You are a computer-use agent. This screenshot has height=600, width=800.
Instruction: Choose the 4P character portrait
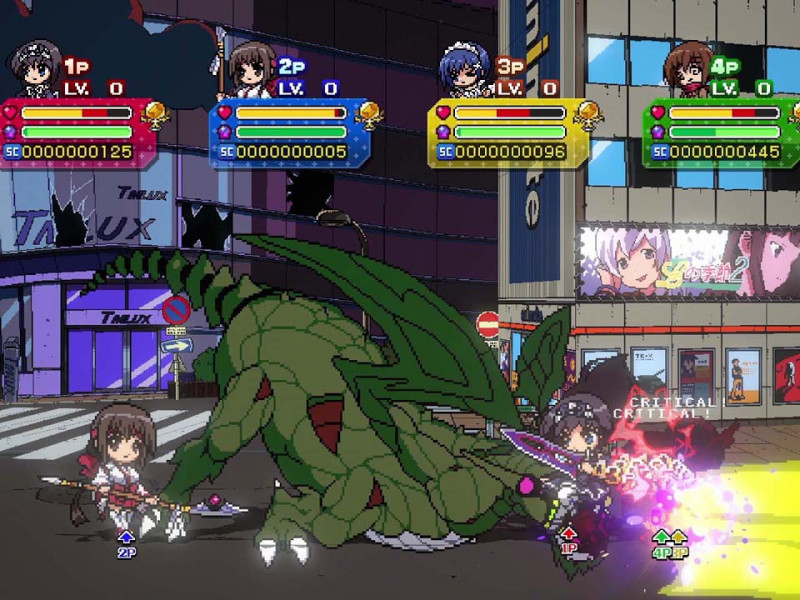coord(686,68)
